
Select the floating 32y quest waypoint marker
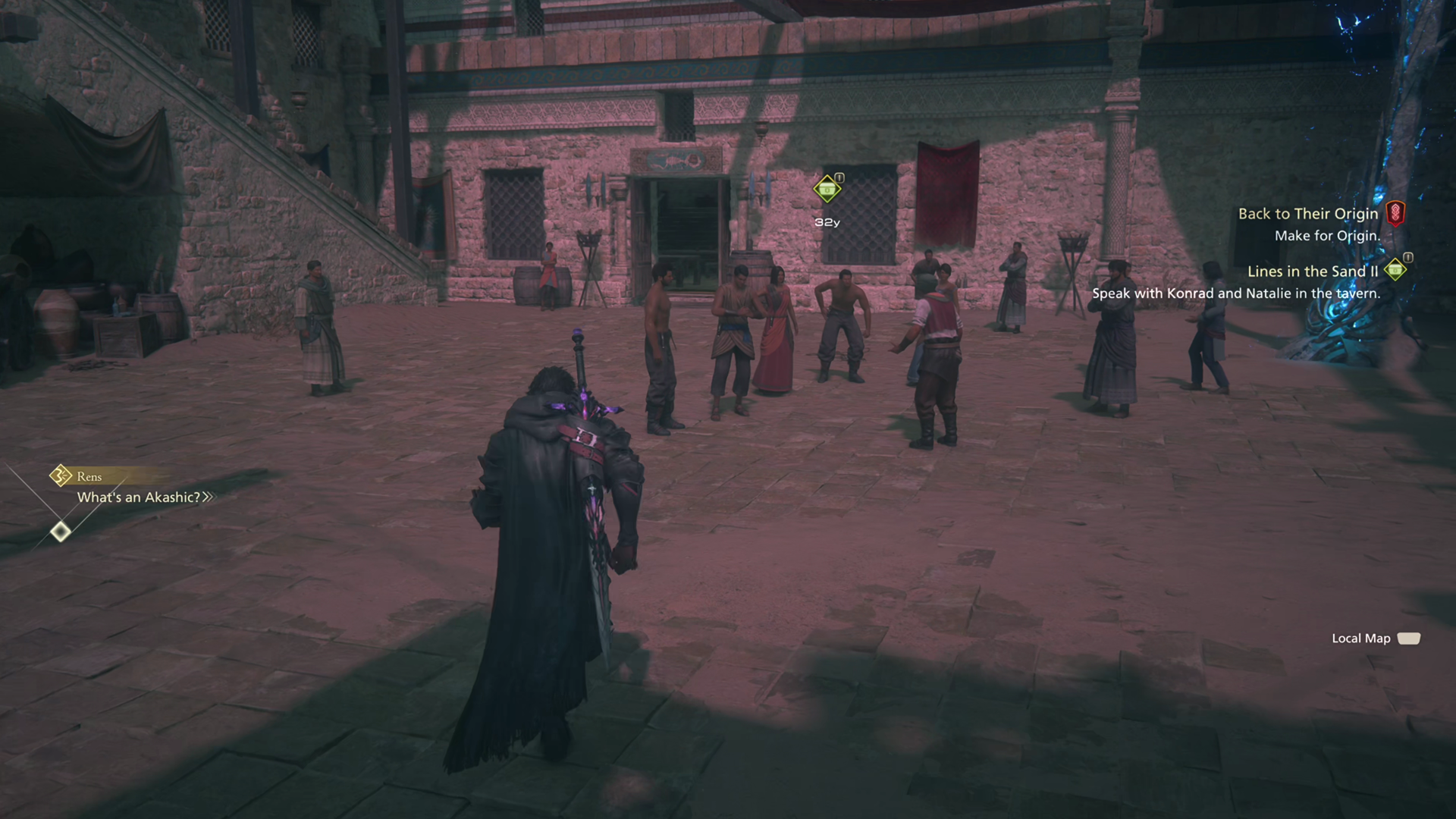(827, 189)
